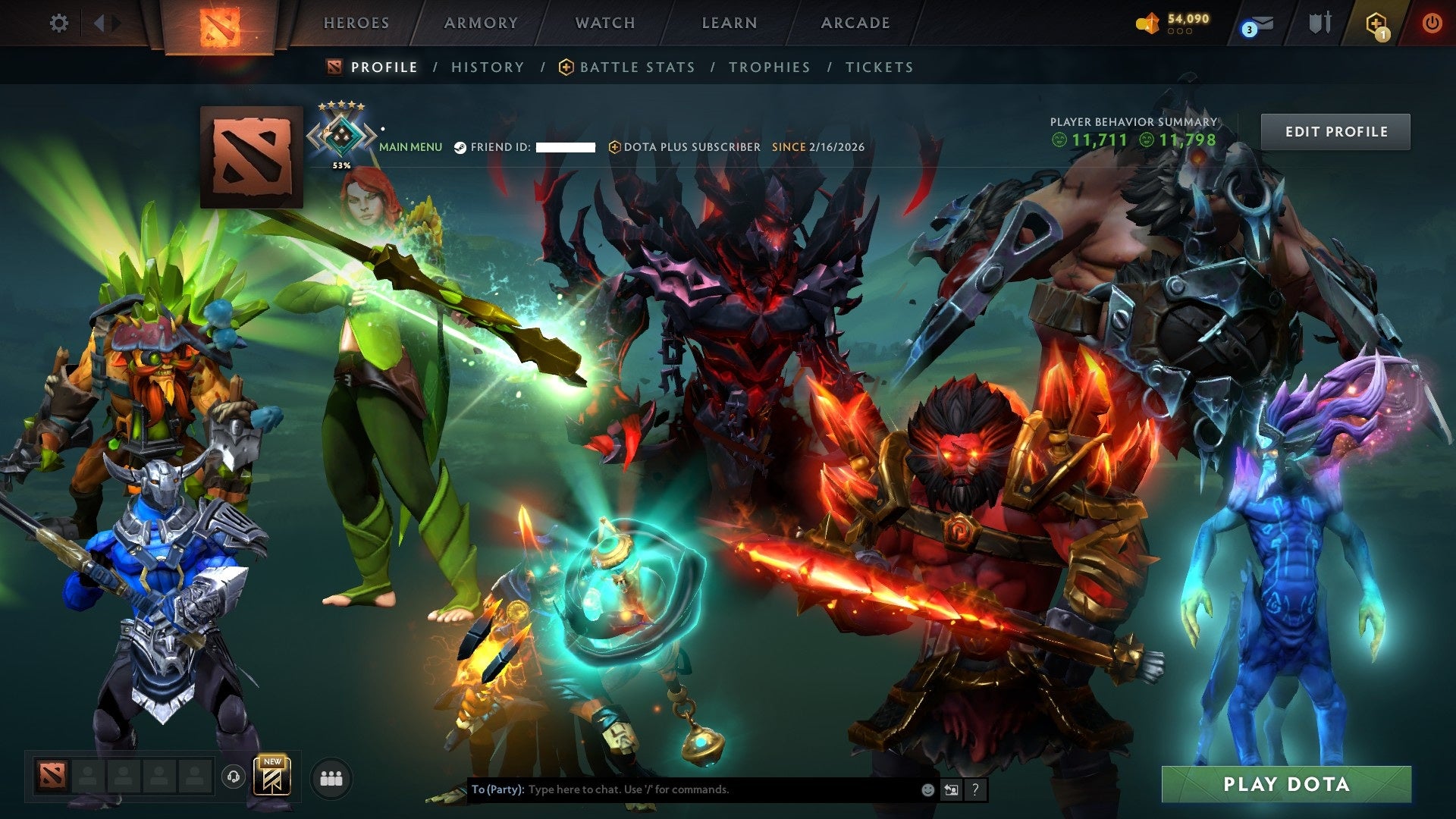1456x819 pixels.
Task: Click the EDIT PROFILE button
Action: coord(1335,130)
